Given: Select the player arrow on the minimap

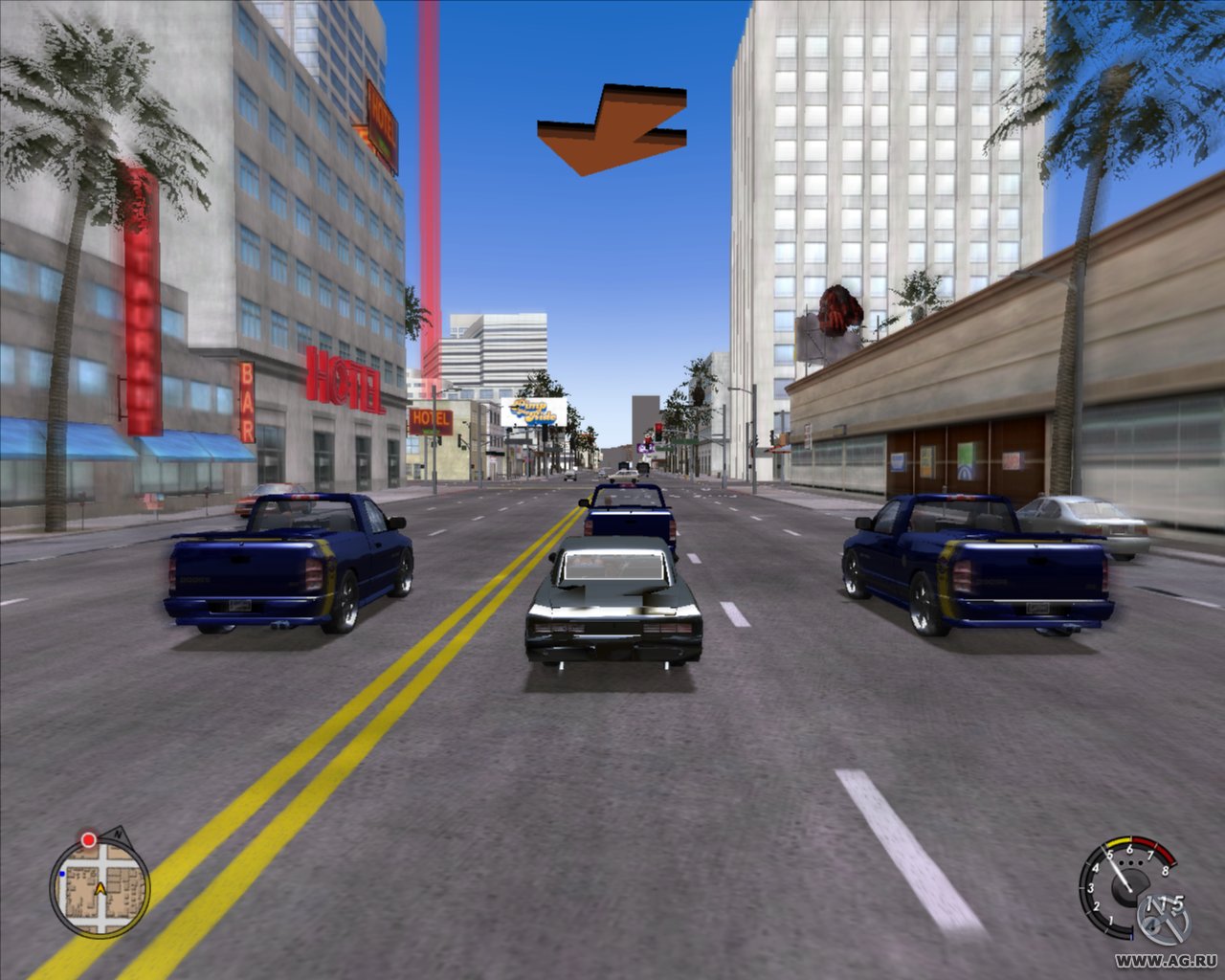Looking at the screenshot, I should [x=100, y=889].
